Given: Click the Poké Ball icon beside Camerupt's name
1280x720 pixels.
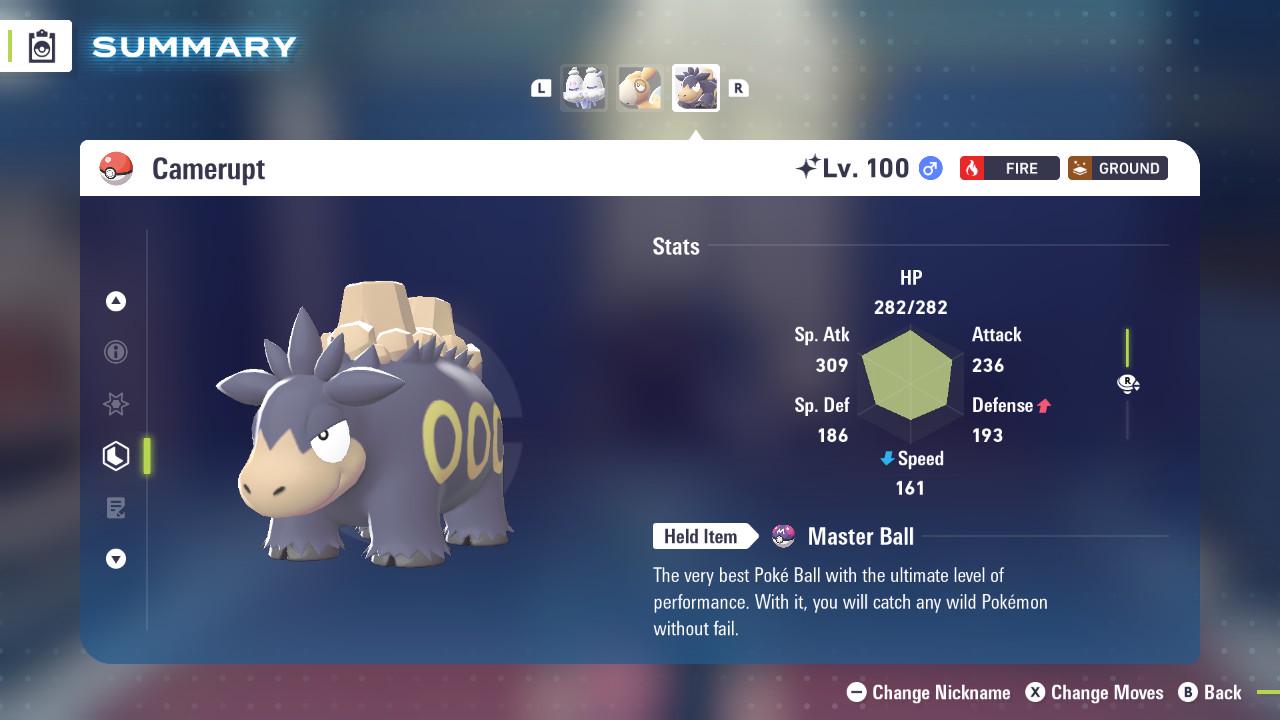Looking at the screenshot, I should click(x=117, y=168).
